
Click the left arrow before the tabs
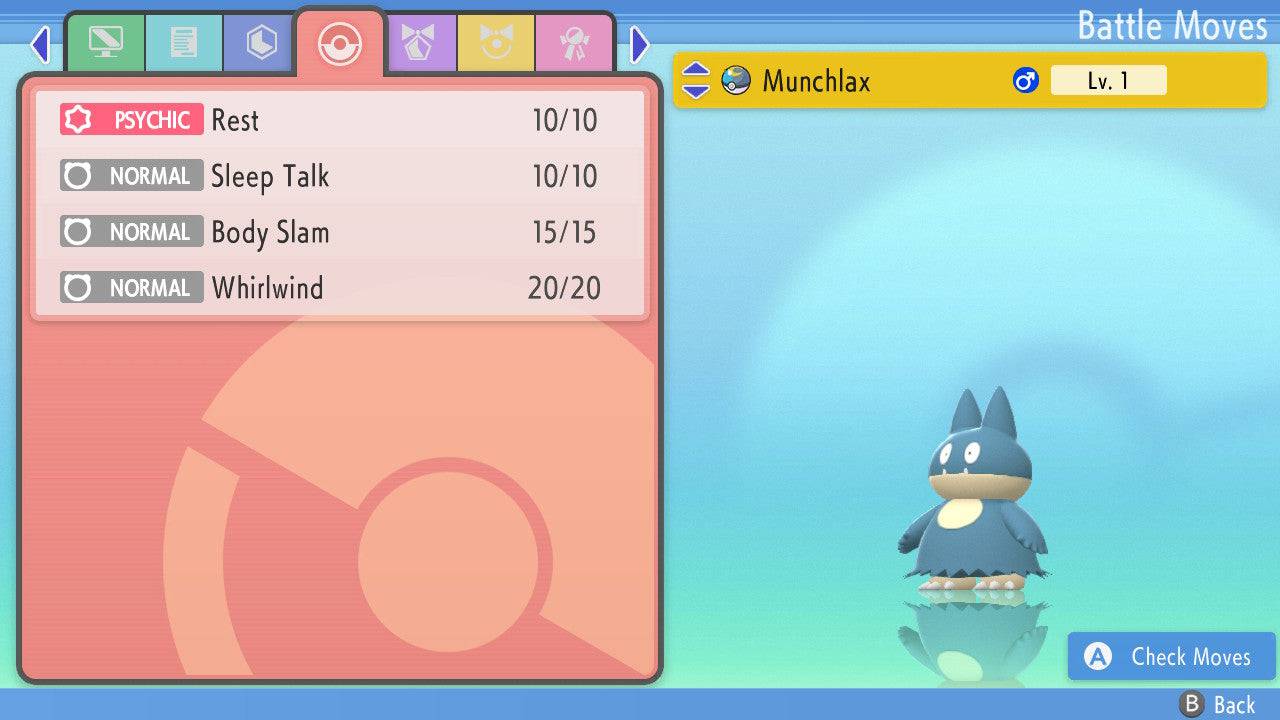[x=40, y=44]
